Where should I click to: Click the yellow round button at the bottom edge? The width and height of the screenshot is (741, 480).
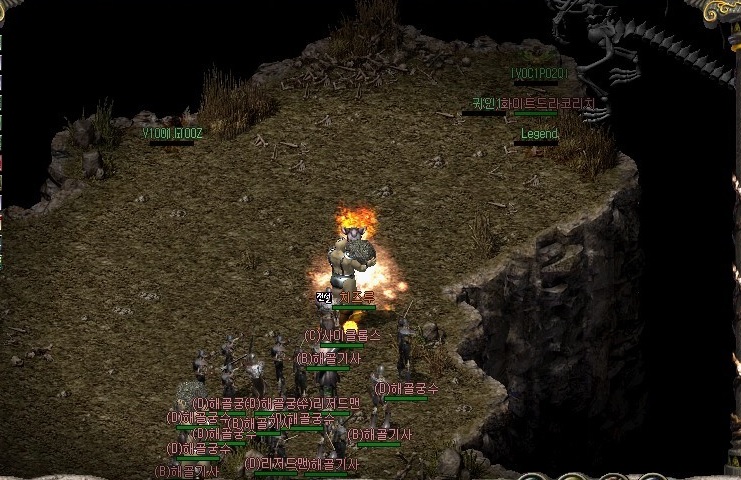572,478
